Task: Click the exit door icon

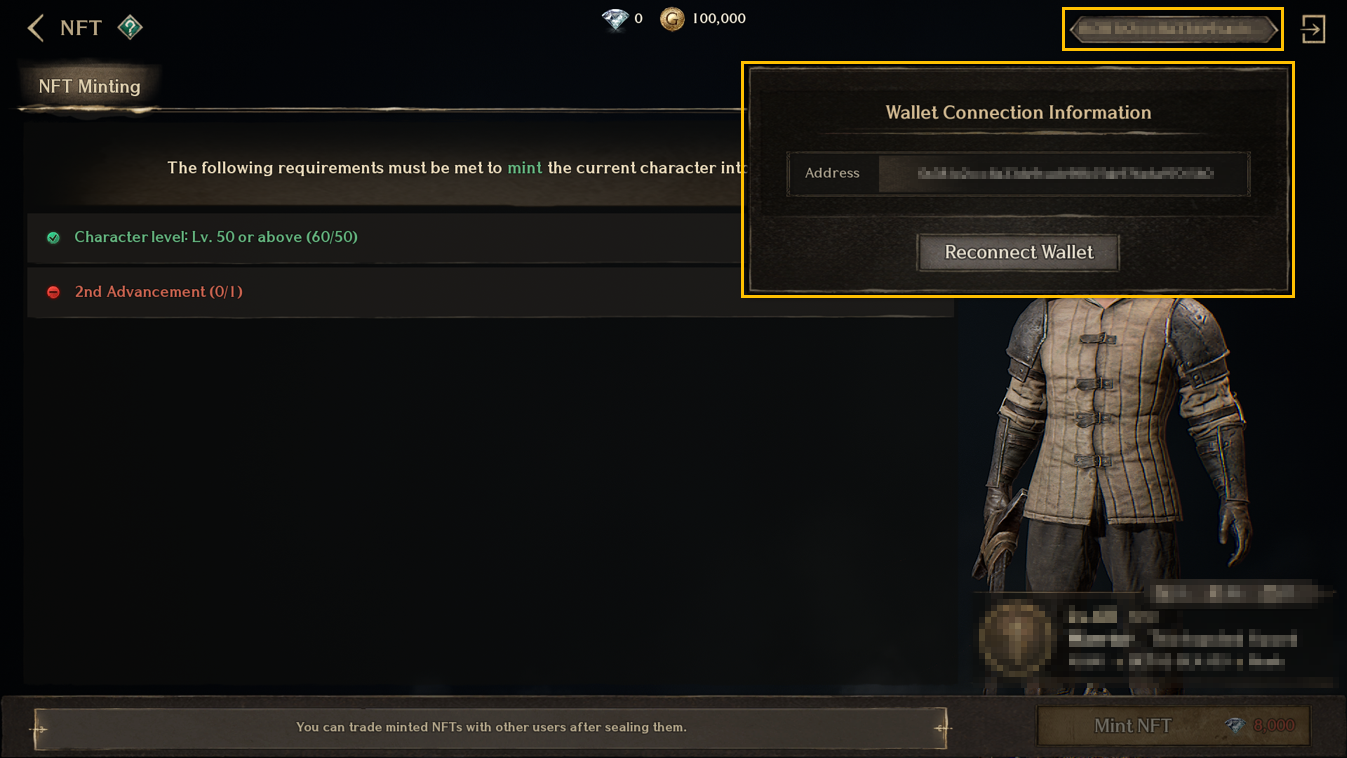Action: coord(1312,29)
